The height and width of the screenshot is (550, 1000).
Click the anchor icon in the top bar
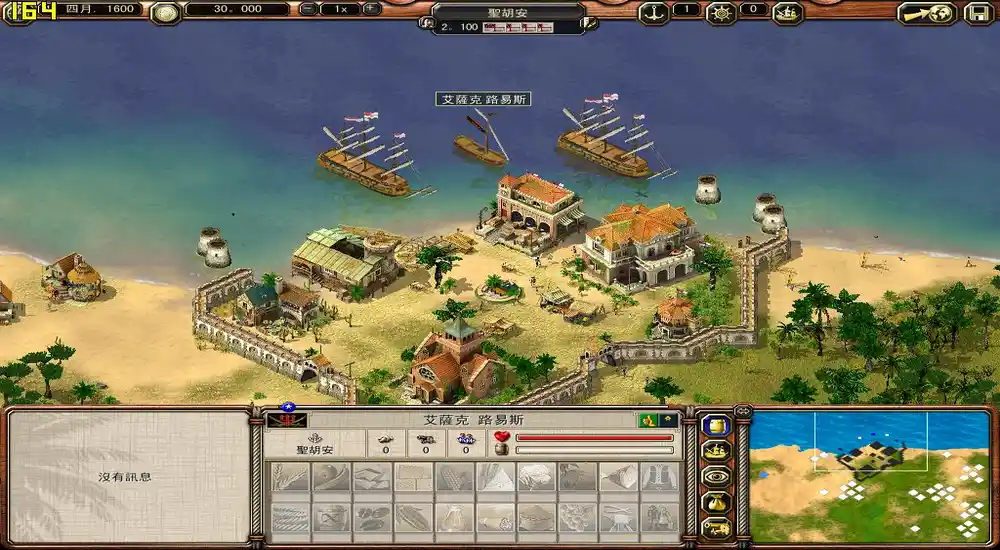pyautogui.click(x=653, y=12)
